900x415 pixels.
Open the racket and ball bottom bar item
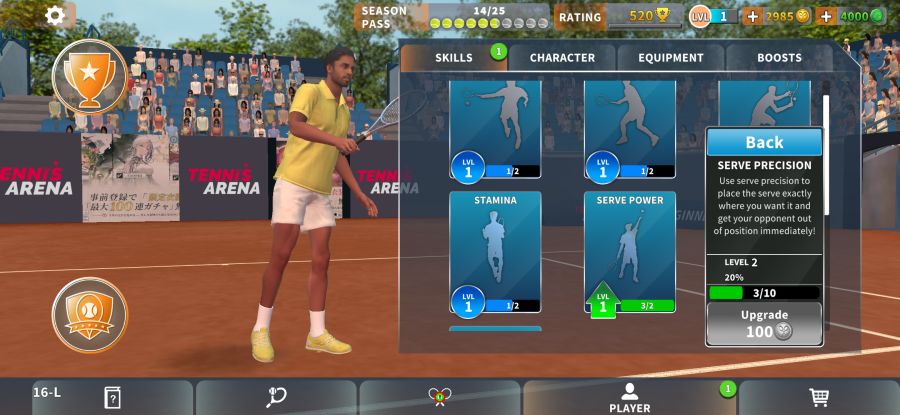point(277,397)
